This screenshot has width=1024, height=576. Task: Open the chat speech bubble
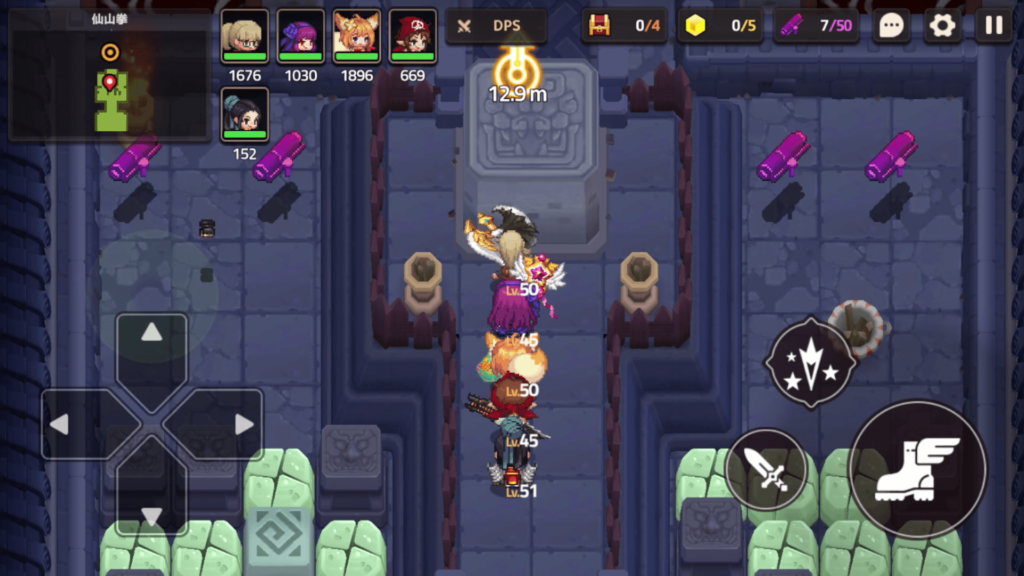pyautogui.click(x=891, y=26)
